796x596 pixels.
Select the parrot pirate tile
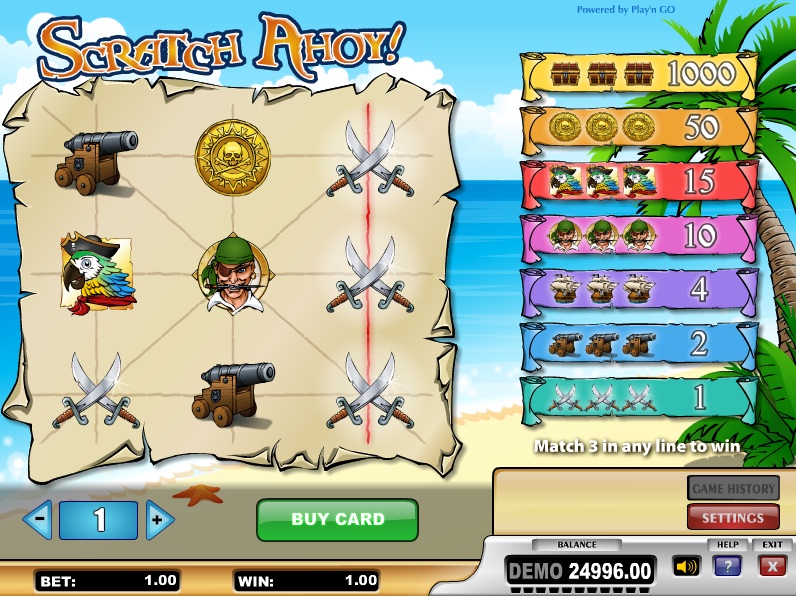click(97, 274)
